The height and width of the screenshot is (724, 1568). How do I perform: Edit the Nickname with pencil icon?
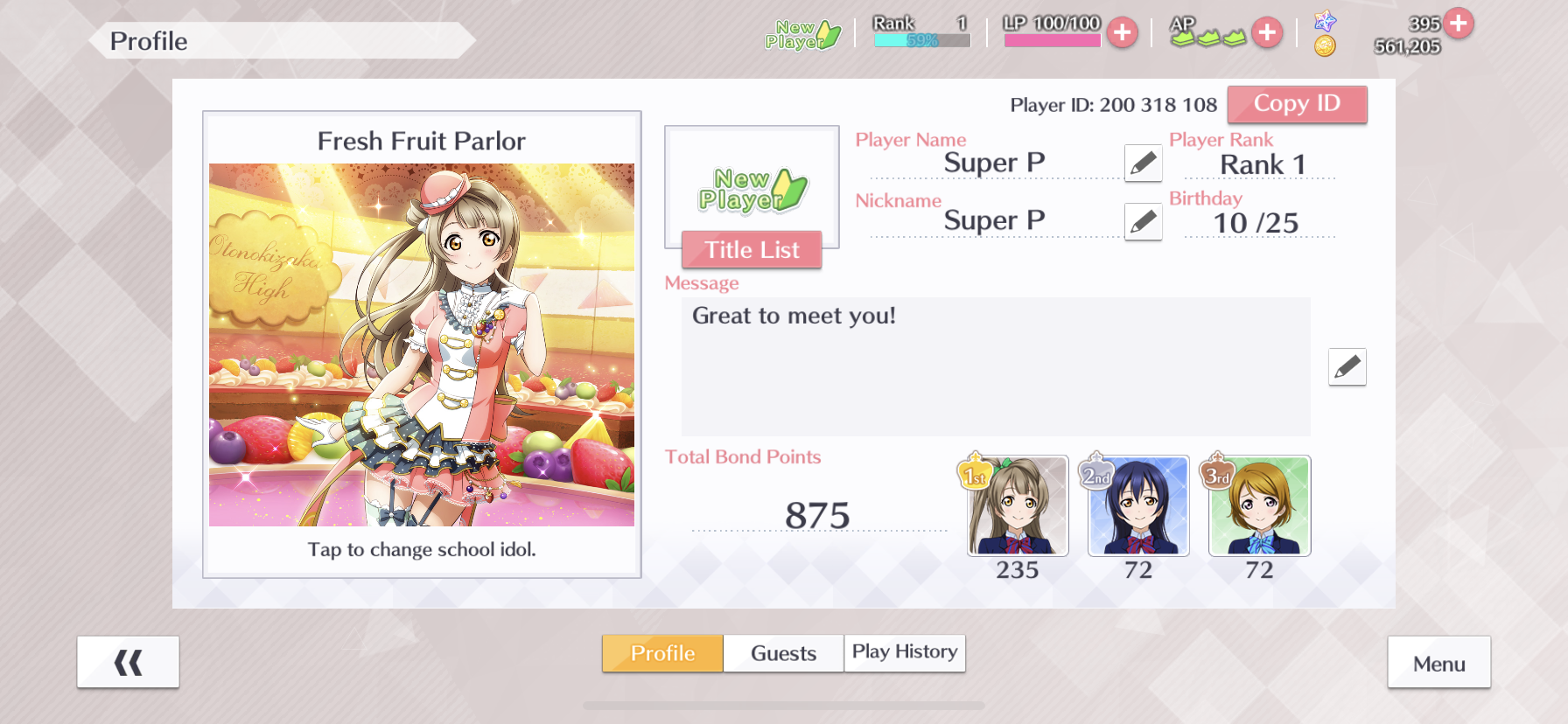[x=1143, y=221]
